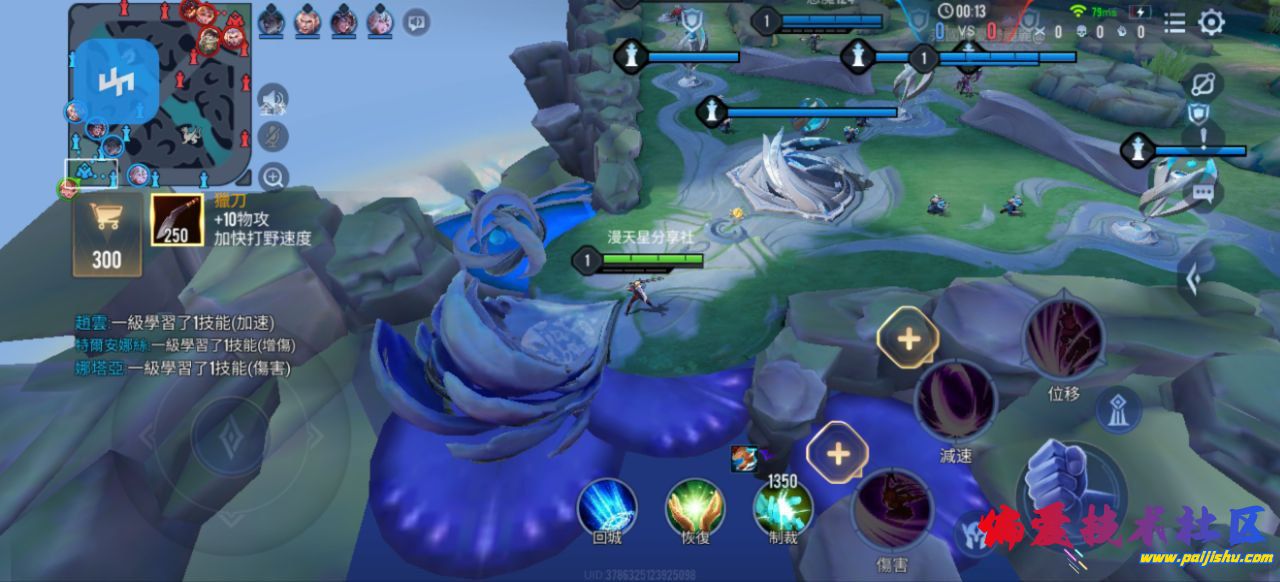Buy the recommended 獵刀 item for 250
The width and height of the screenshot is (1280, 582).
pyautogui.click(x=177, y=220)
